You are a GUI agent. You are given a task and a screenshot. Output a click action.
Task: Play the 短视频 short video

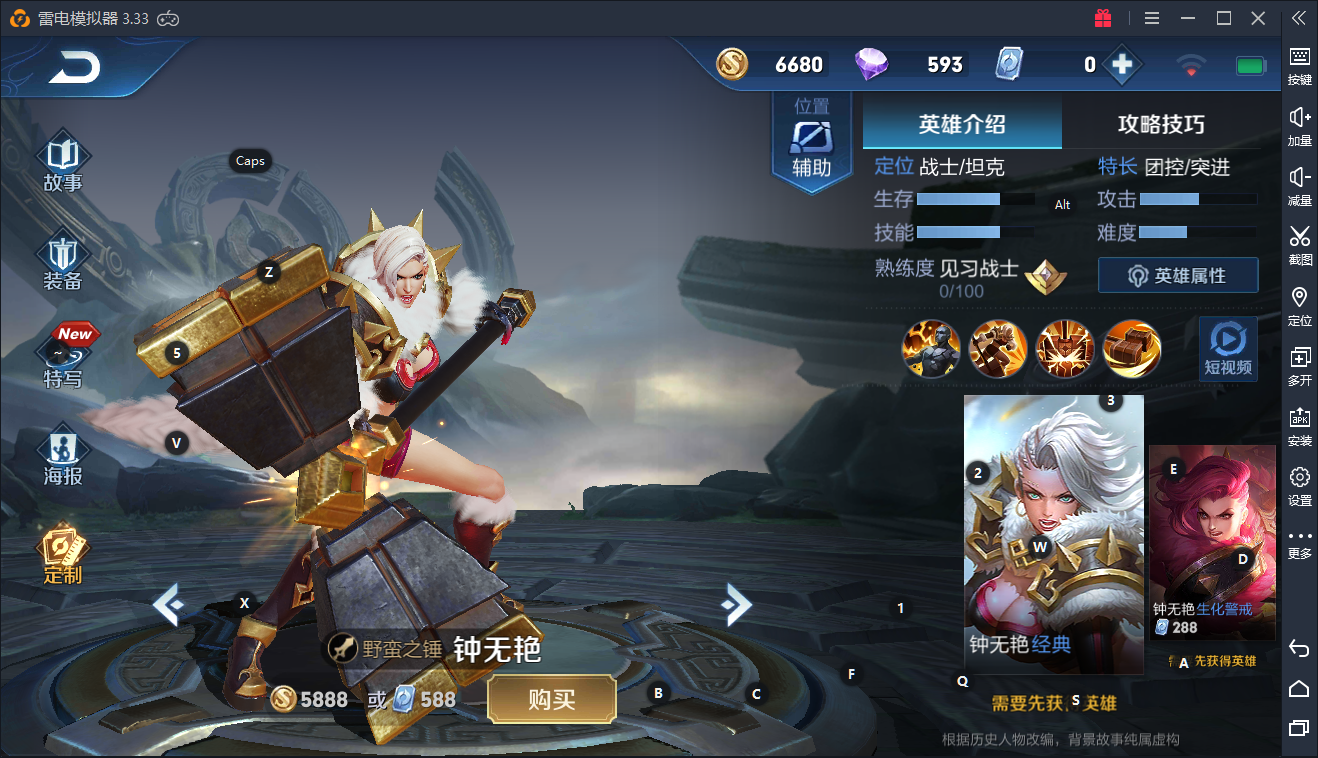[1227, 349]
